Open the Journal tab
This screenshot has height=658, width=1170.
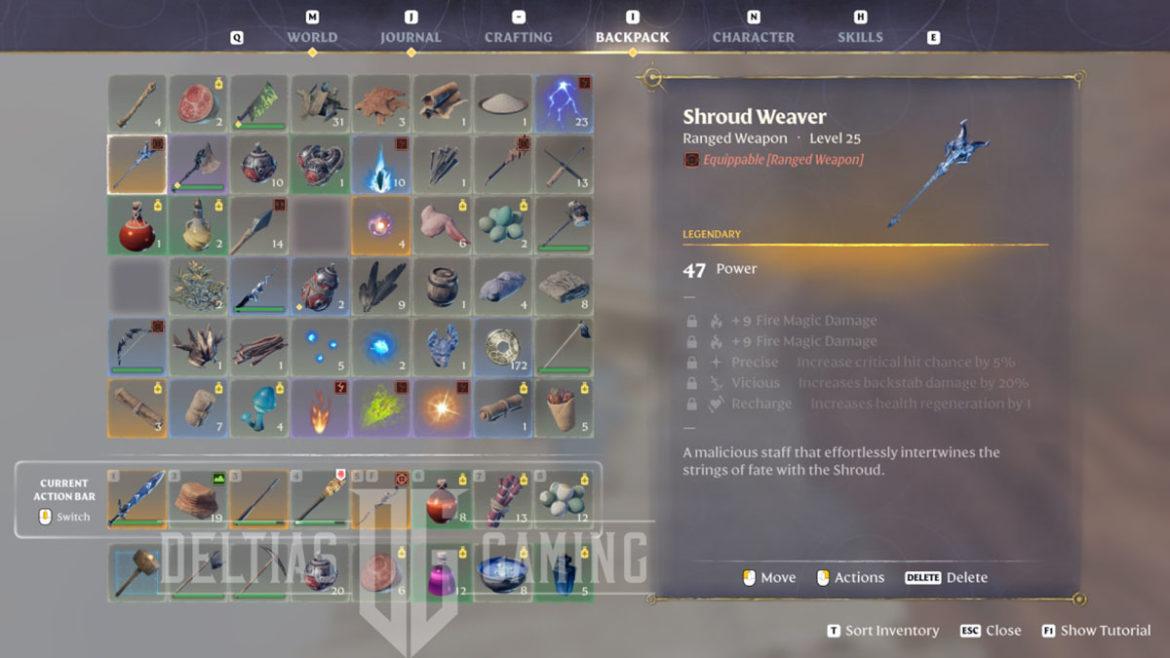pos(410,37)
